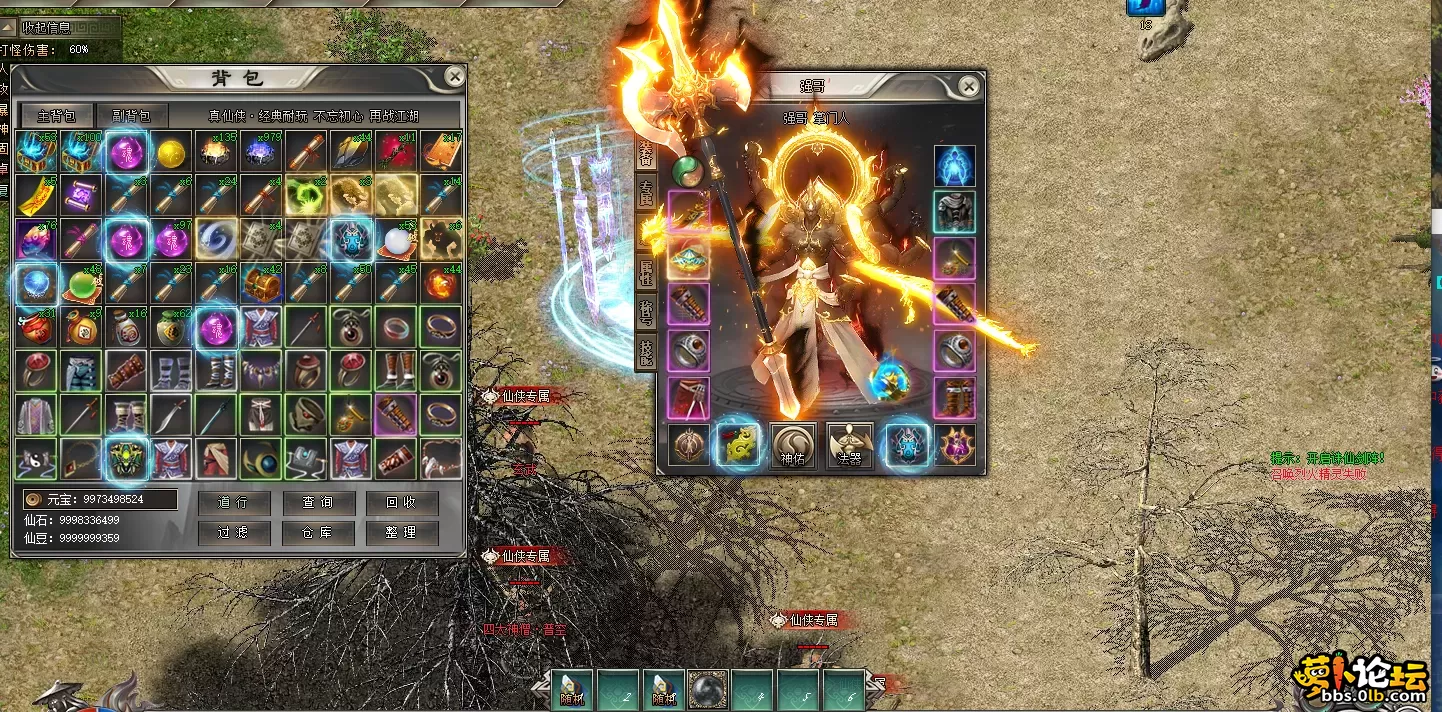Switch to the 称号 title side tab
1442x712 pixels.
(646, 311)
